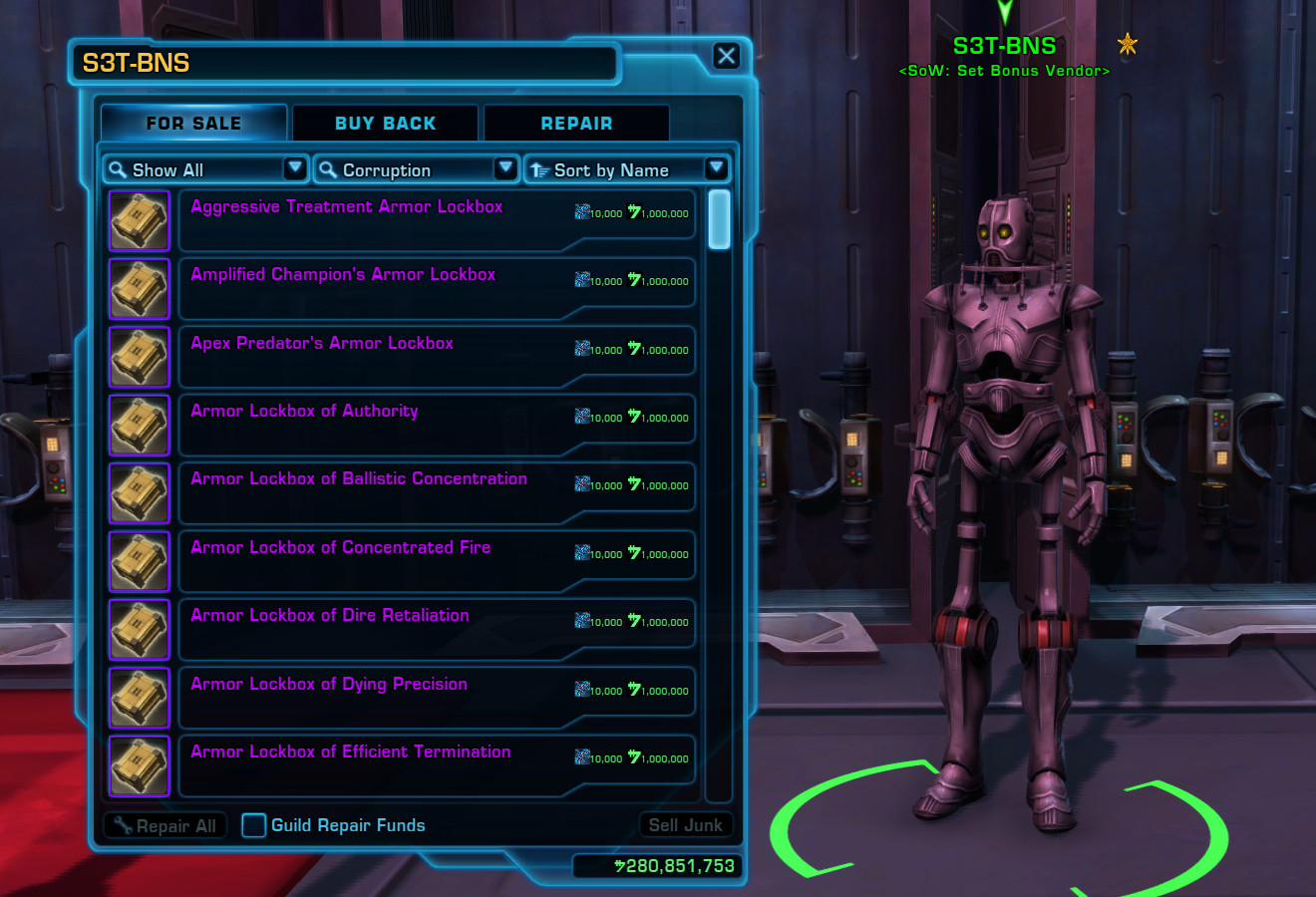Open the Show All filter dropdown
This screenshot has height=897, width=1316.
click(x=205, y=169)
